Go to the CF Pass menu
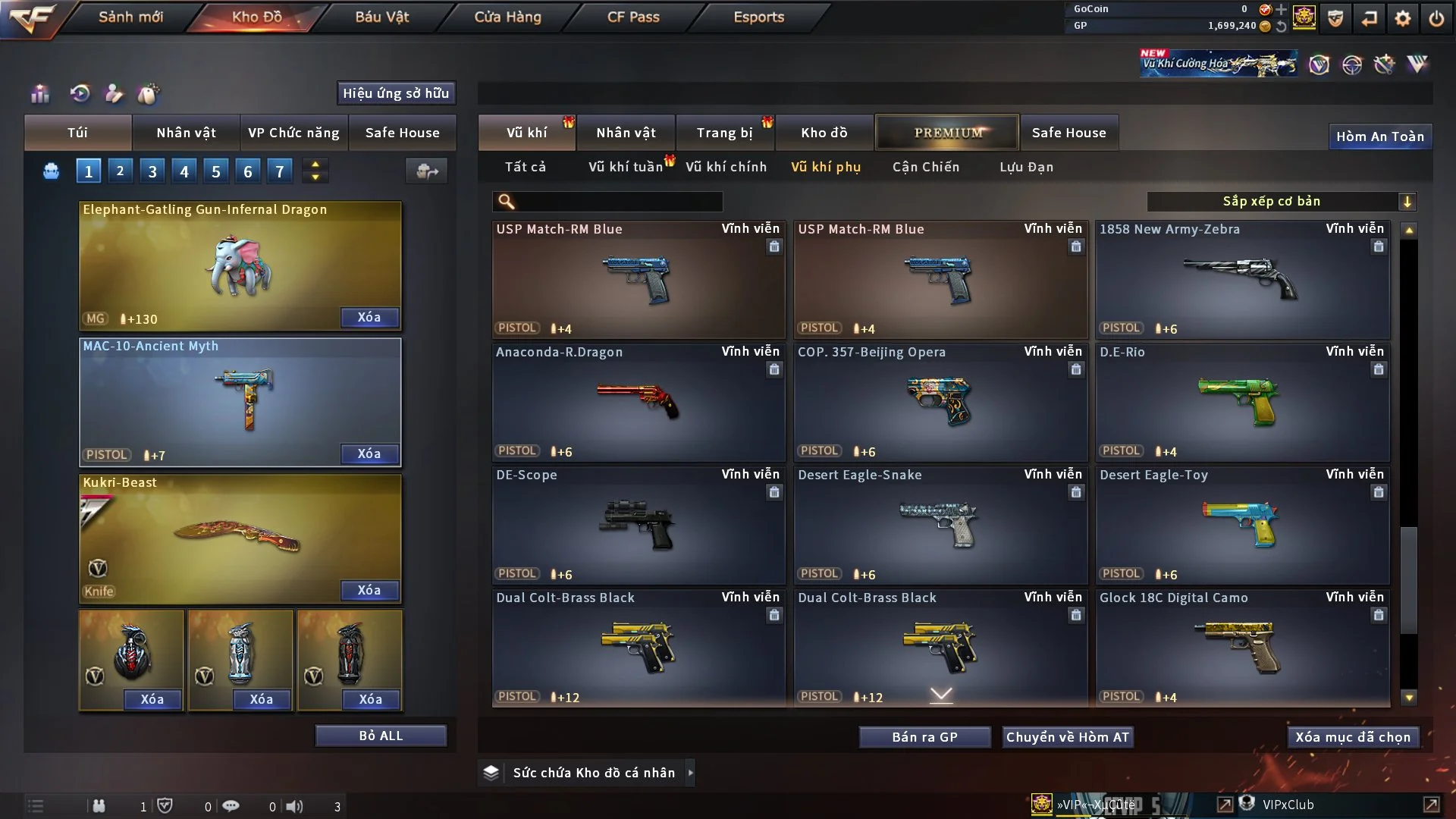Image resolution: width=1456 pixels, height=819 pixels. tap(633, 17)
